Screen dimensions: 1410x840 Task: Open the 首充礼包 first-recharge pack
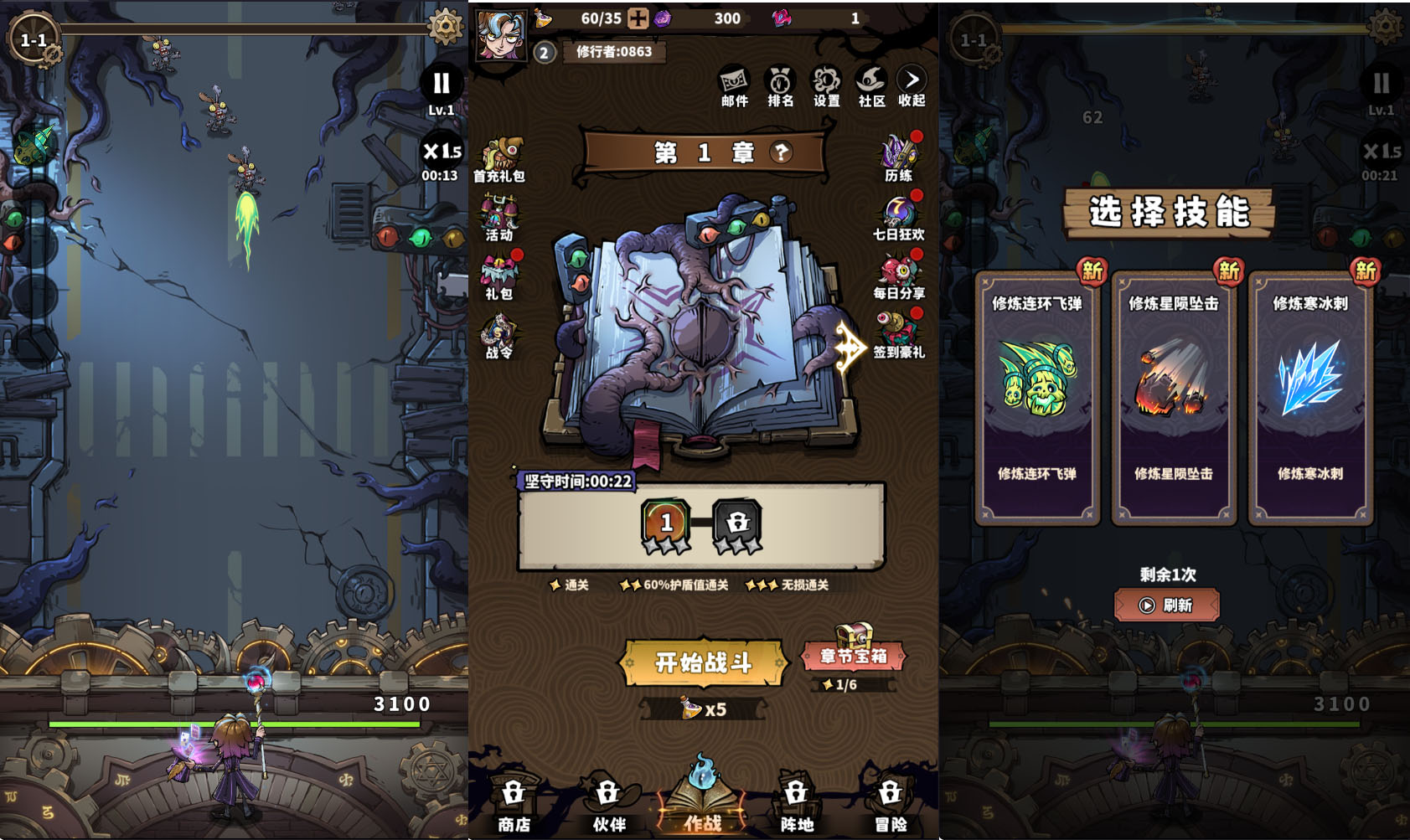point(499,159)
